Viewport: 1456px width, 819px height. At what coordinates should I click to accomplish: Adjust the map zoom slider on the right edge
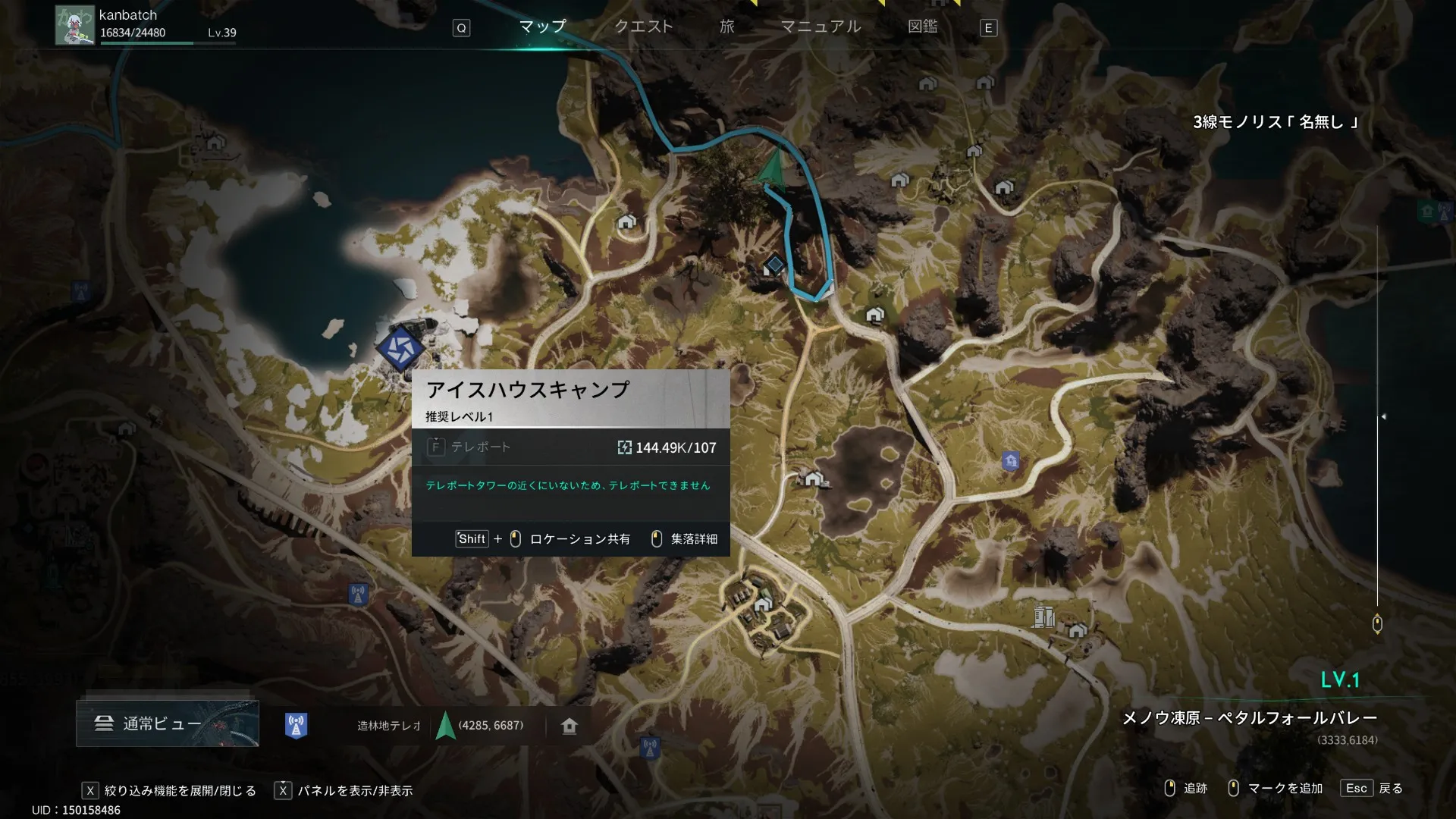[1377, 623]
